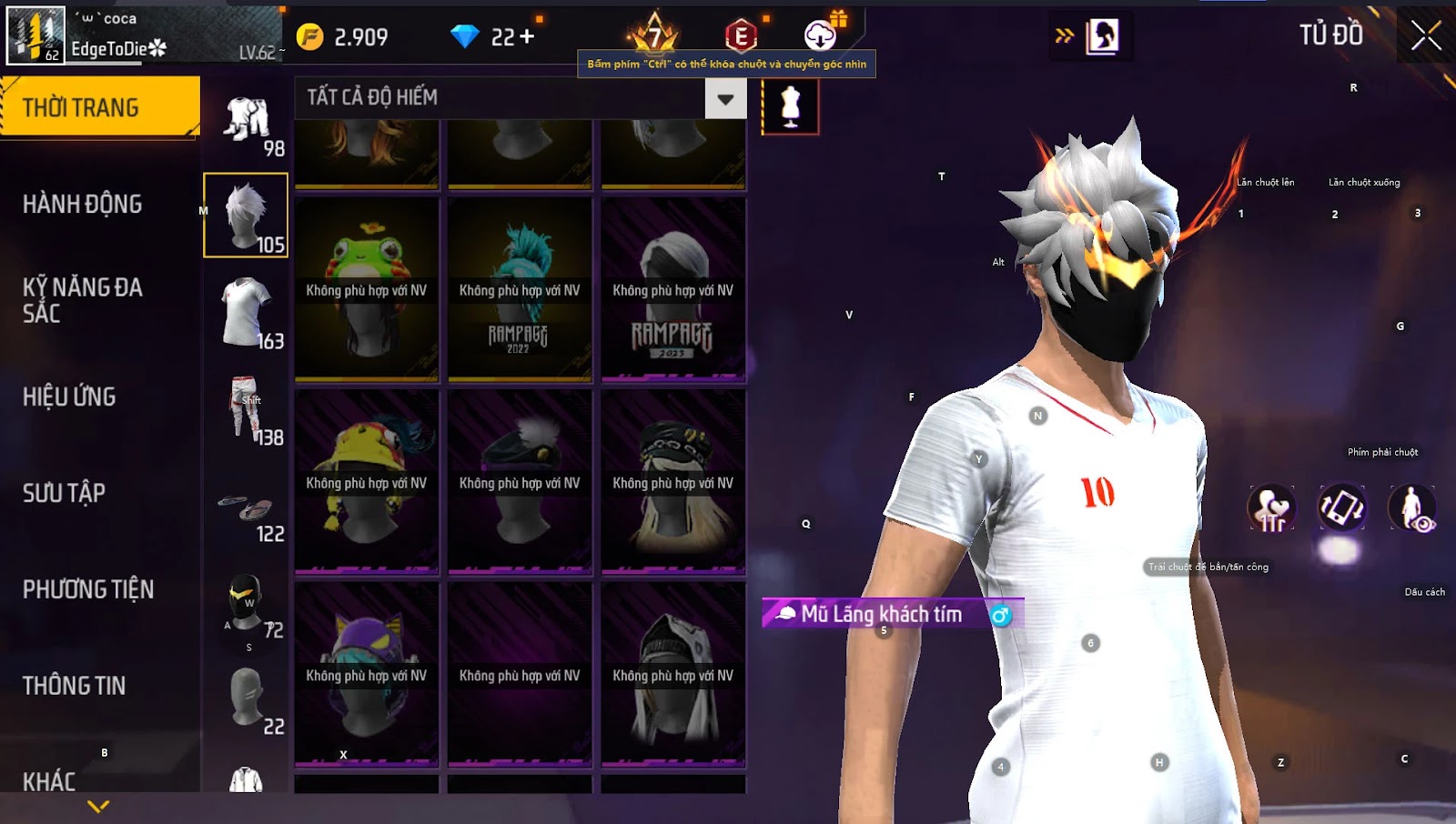Go to the SƯU TẬP tab
The height and width of the screenshot is (824, 1456).
pyautogui.click(x=64, y=493)
